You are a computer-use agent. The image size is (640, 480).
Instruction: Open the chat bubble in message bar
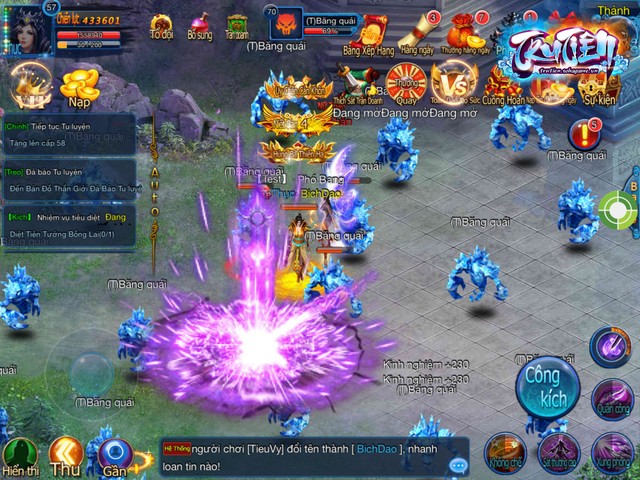click(458, 465)
